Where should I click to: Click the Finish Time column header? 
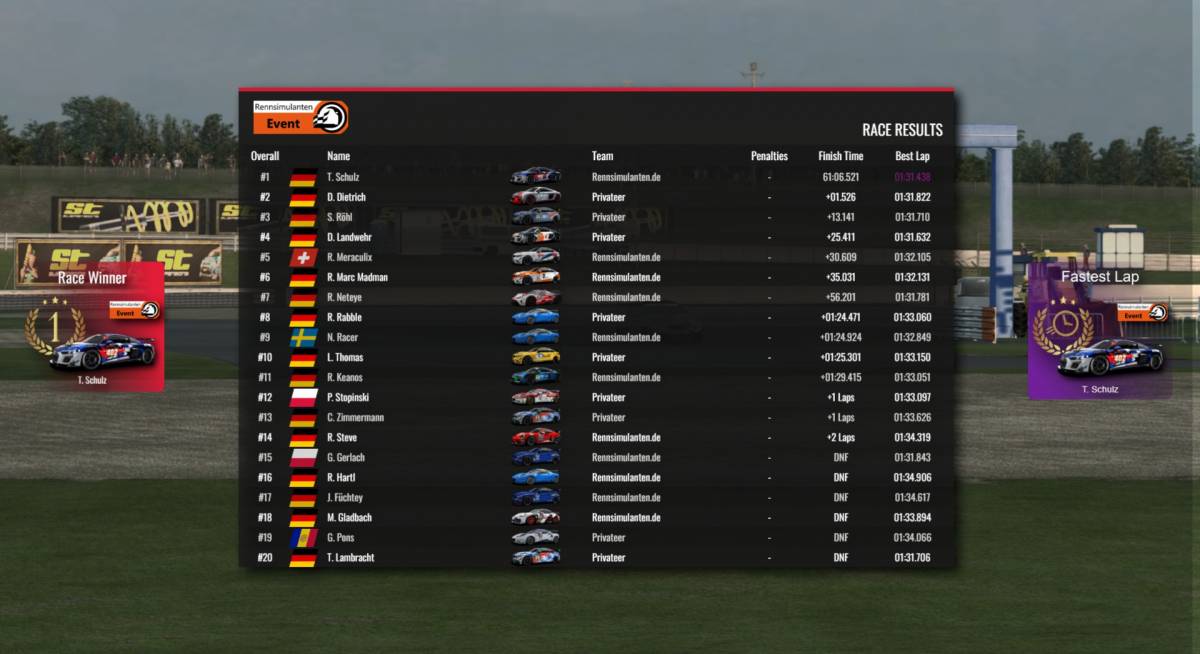(840, 156)
